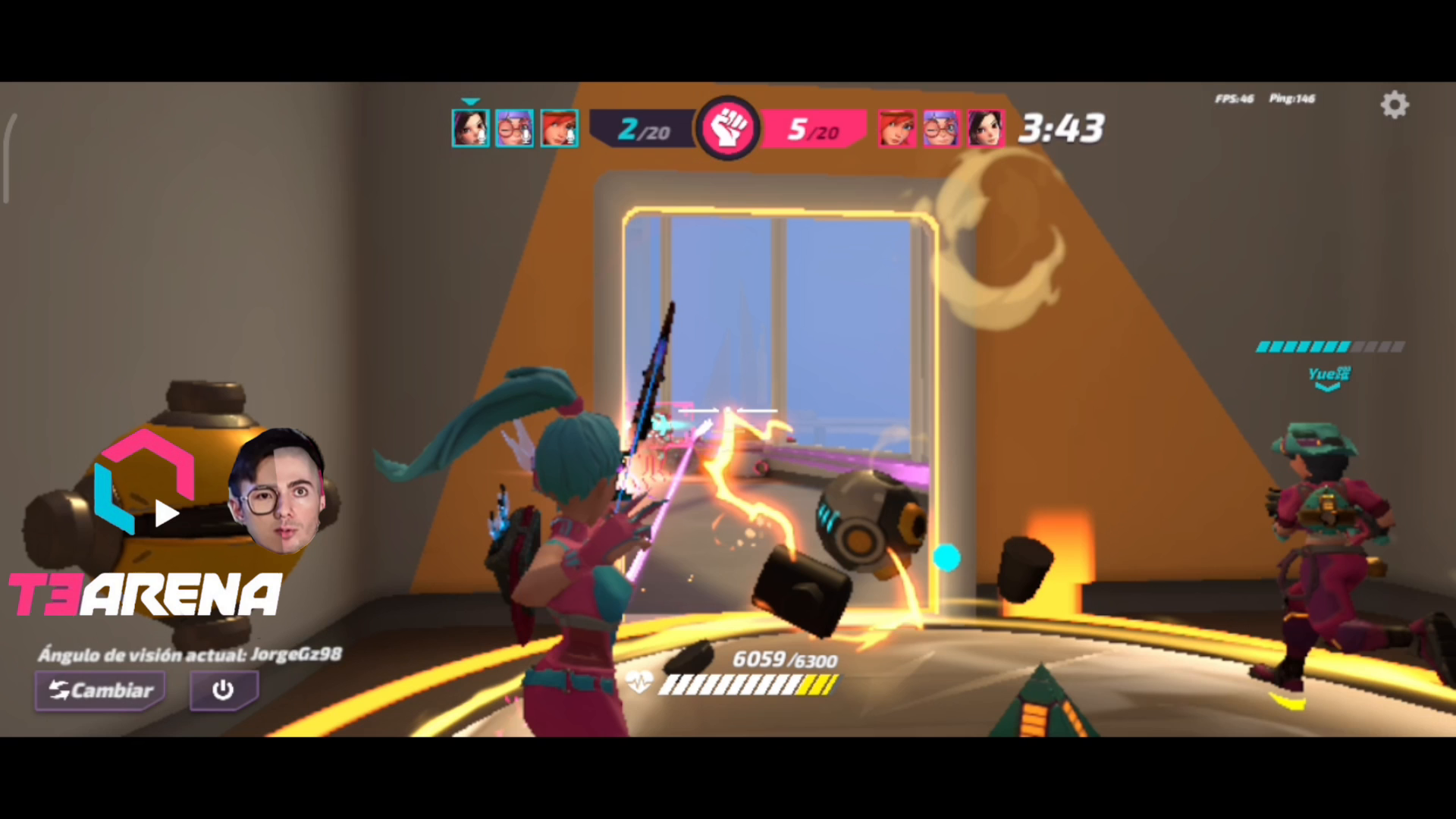The width and height of the screenshot is (1456, 819).
Task: Select the last enemy portrait beside the timer
Action: pyautogui.click(x=984, y=127)
